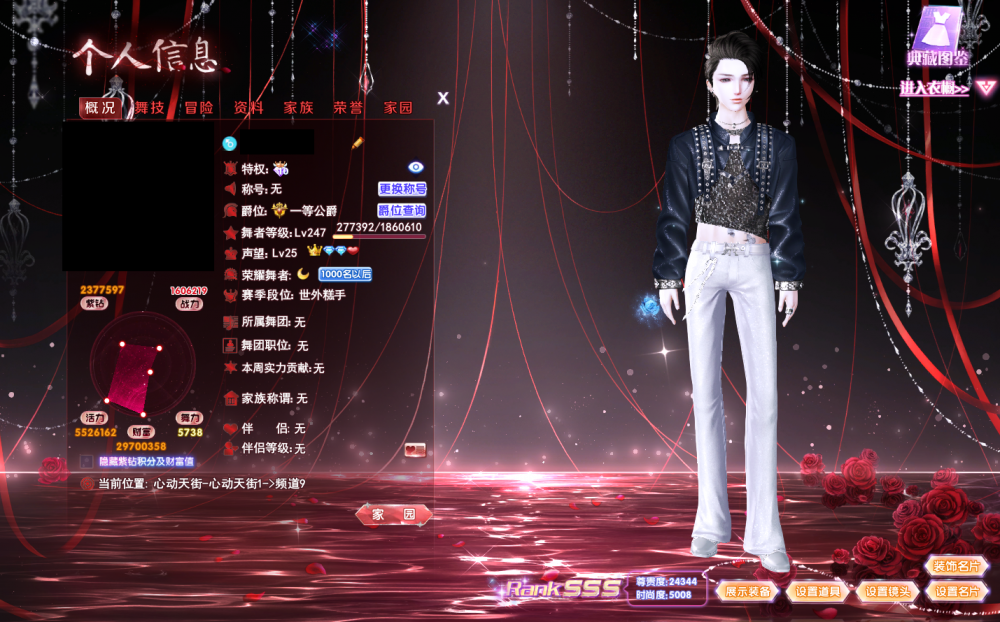Tick the 隐藏紫钻积分及财富值 checkbox

(87, 462)
